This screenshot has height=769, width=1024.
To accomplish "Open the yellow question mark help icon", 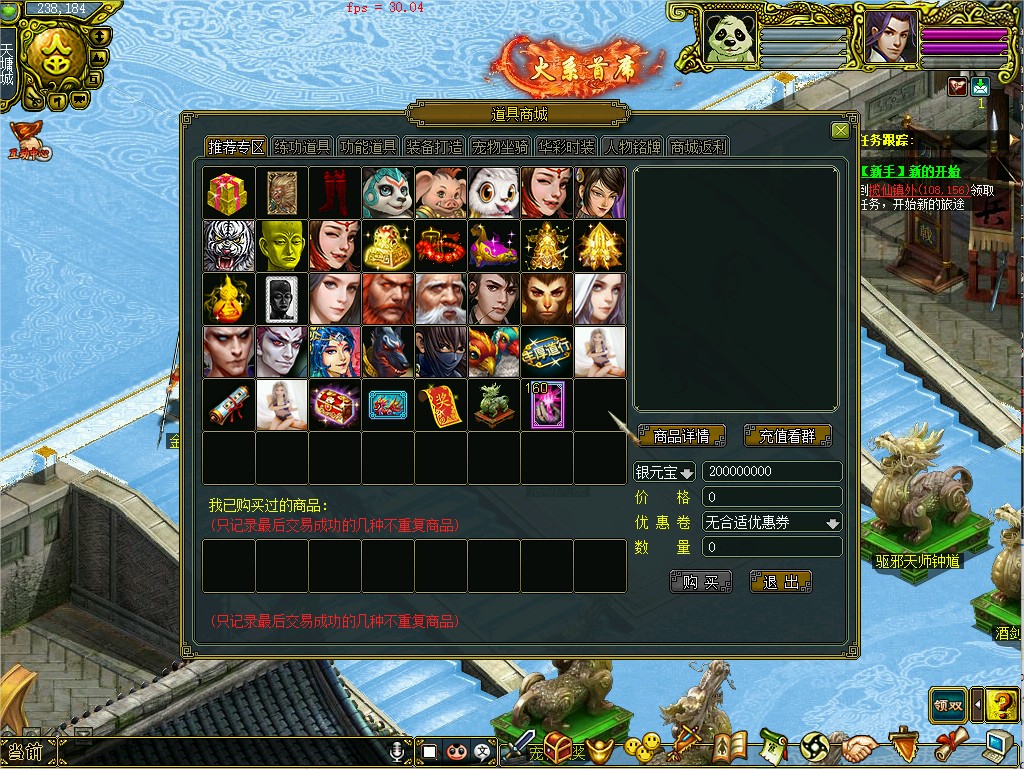I will click(1002, 705).
